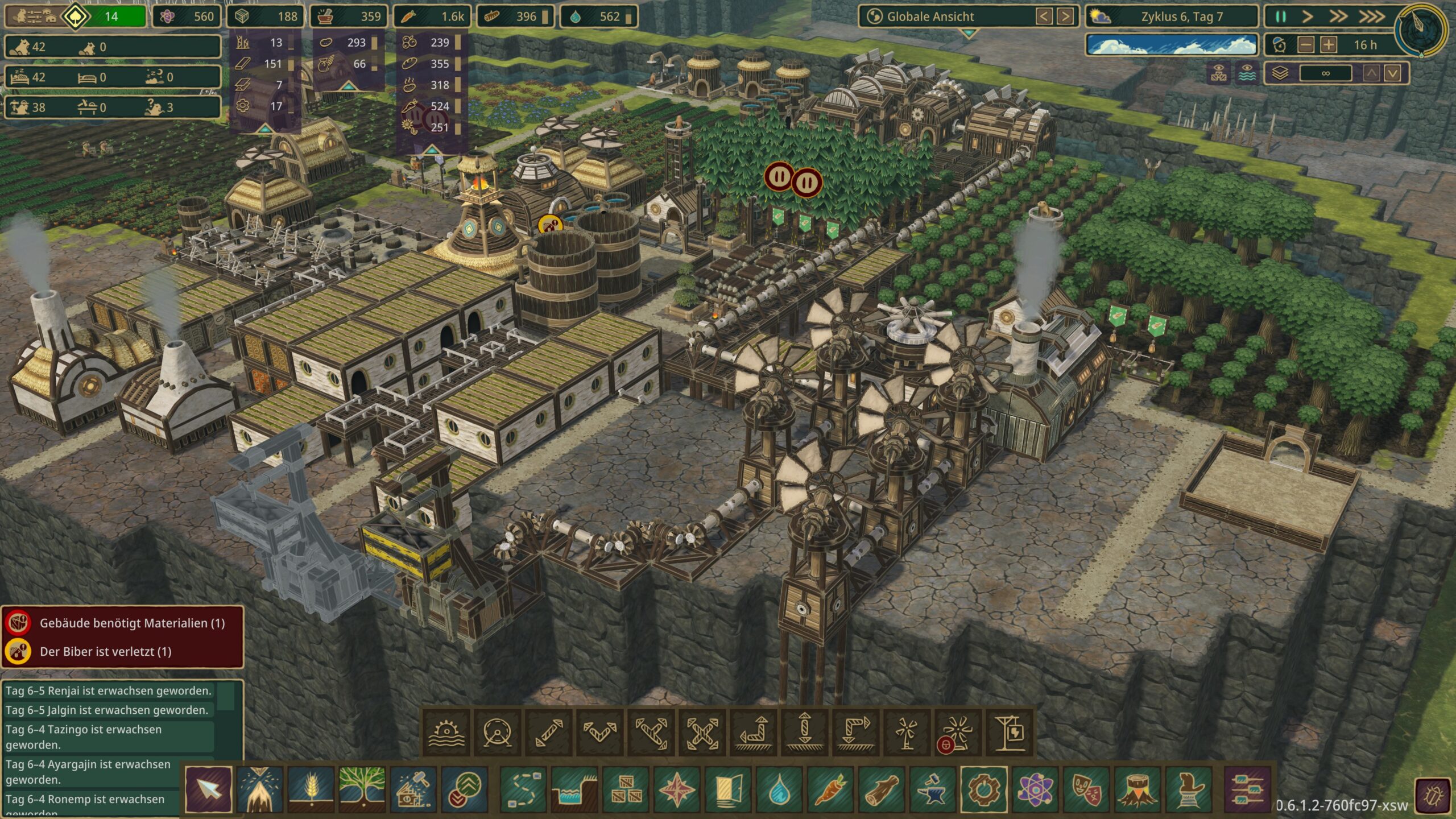The width and height of the screenshot is (1456, 819).
Task: Open the carrot food buildings category
Action: click(830, 789)
